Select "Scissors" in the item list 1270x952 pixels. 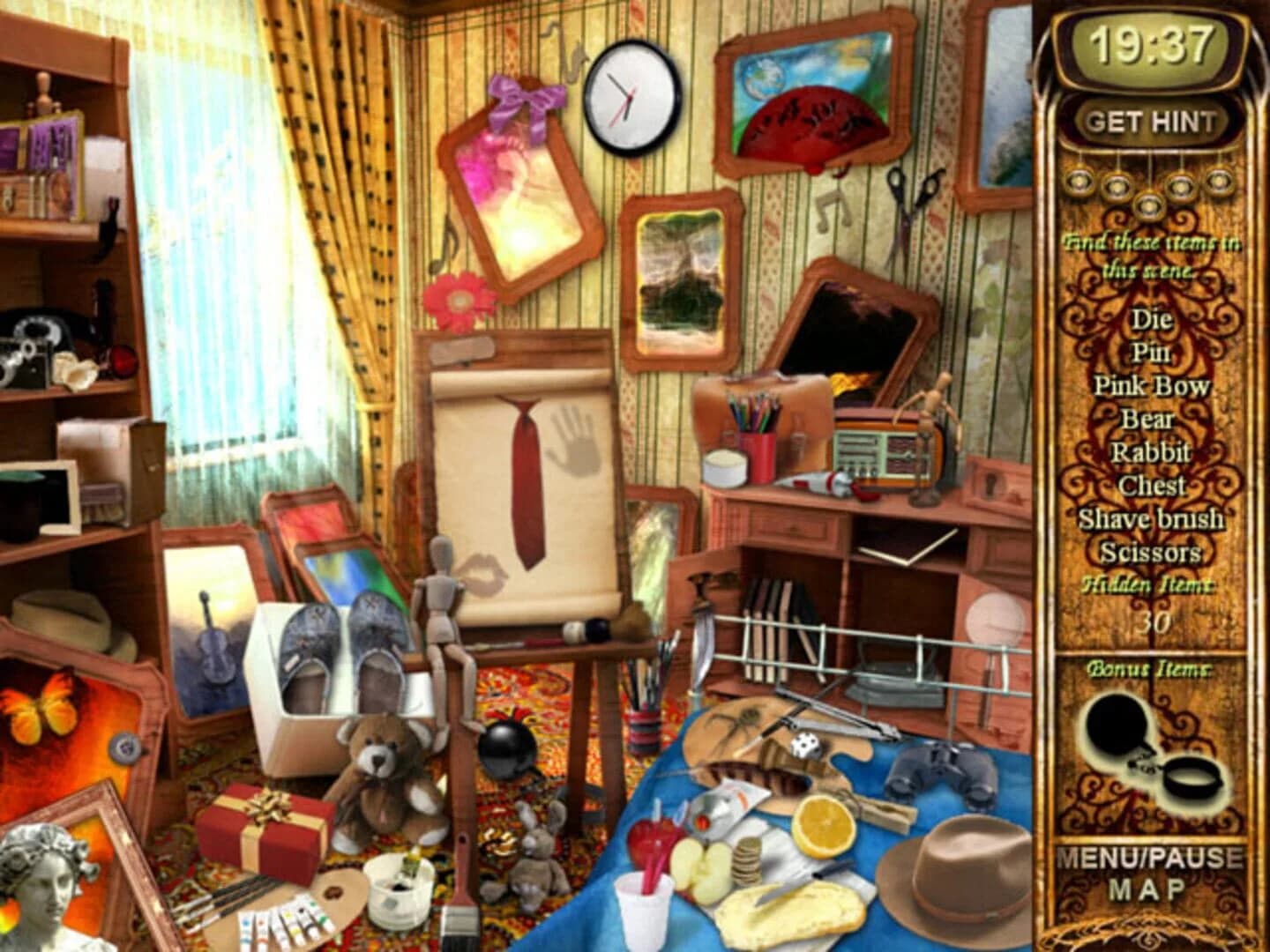tap(1148, 554)
